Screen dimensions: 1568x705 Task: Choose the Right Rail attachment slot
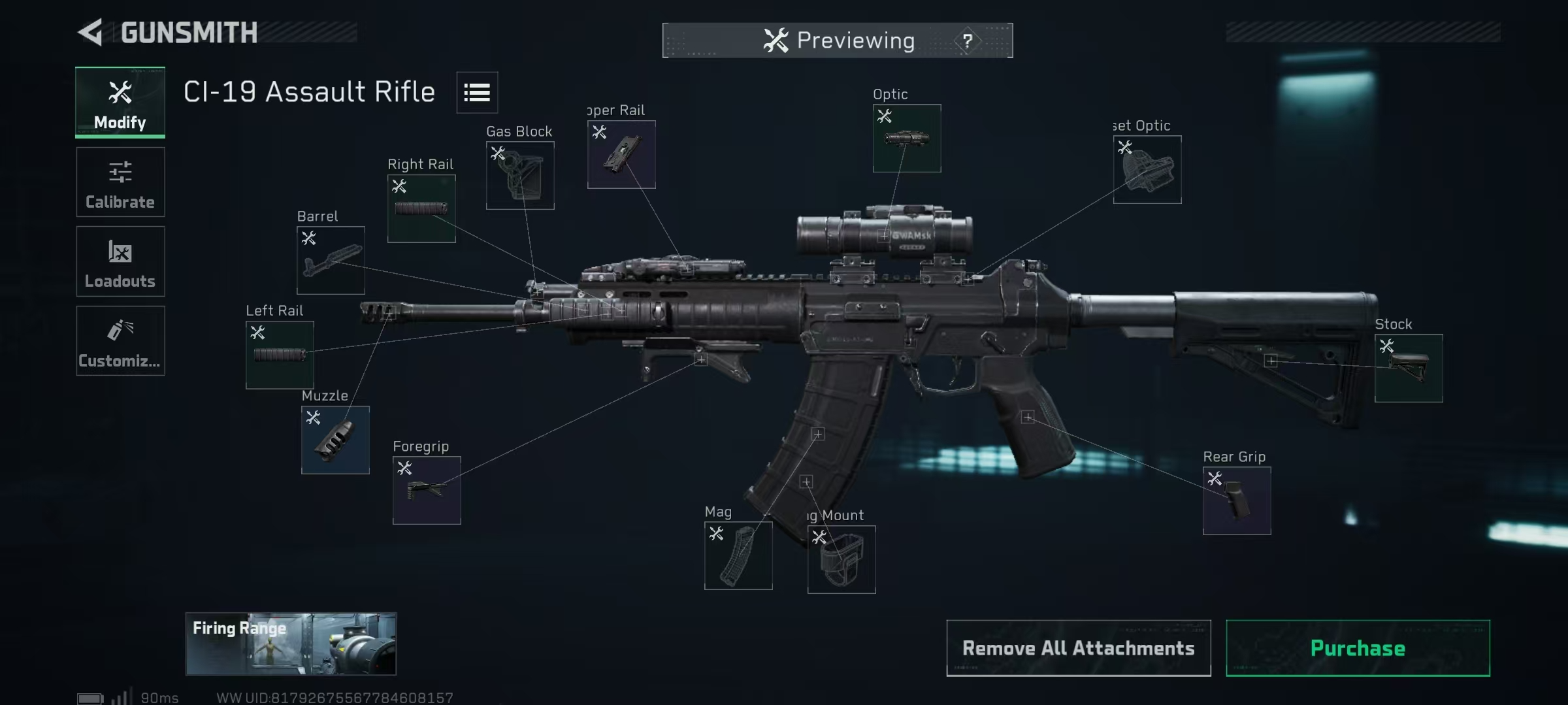click(x=421, y=208)
